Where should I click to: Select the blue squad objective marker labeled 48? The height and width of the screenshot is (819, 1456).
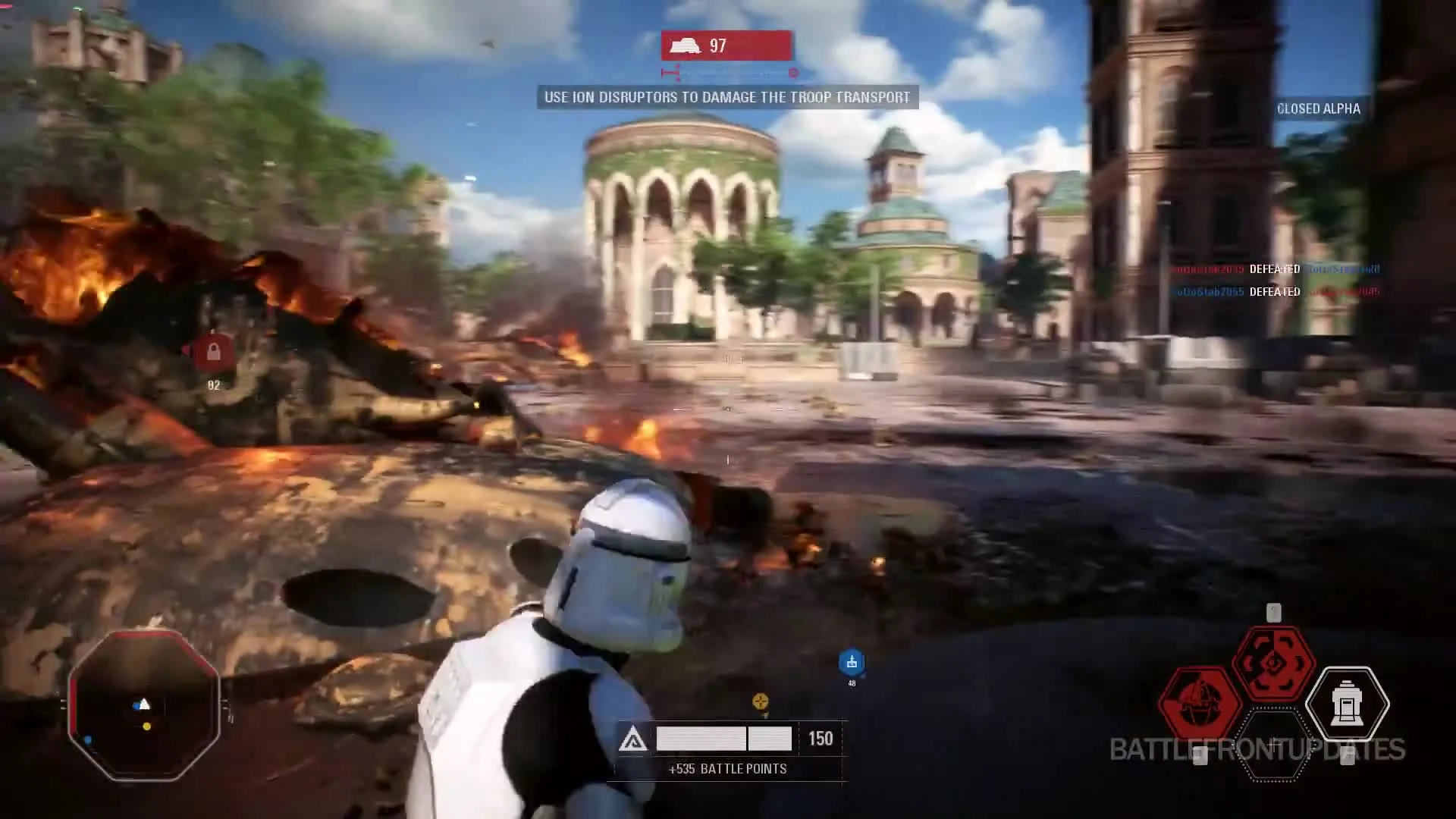click(852, 662)
